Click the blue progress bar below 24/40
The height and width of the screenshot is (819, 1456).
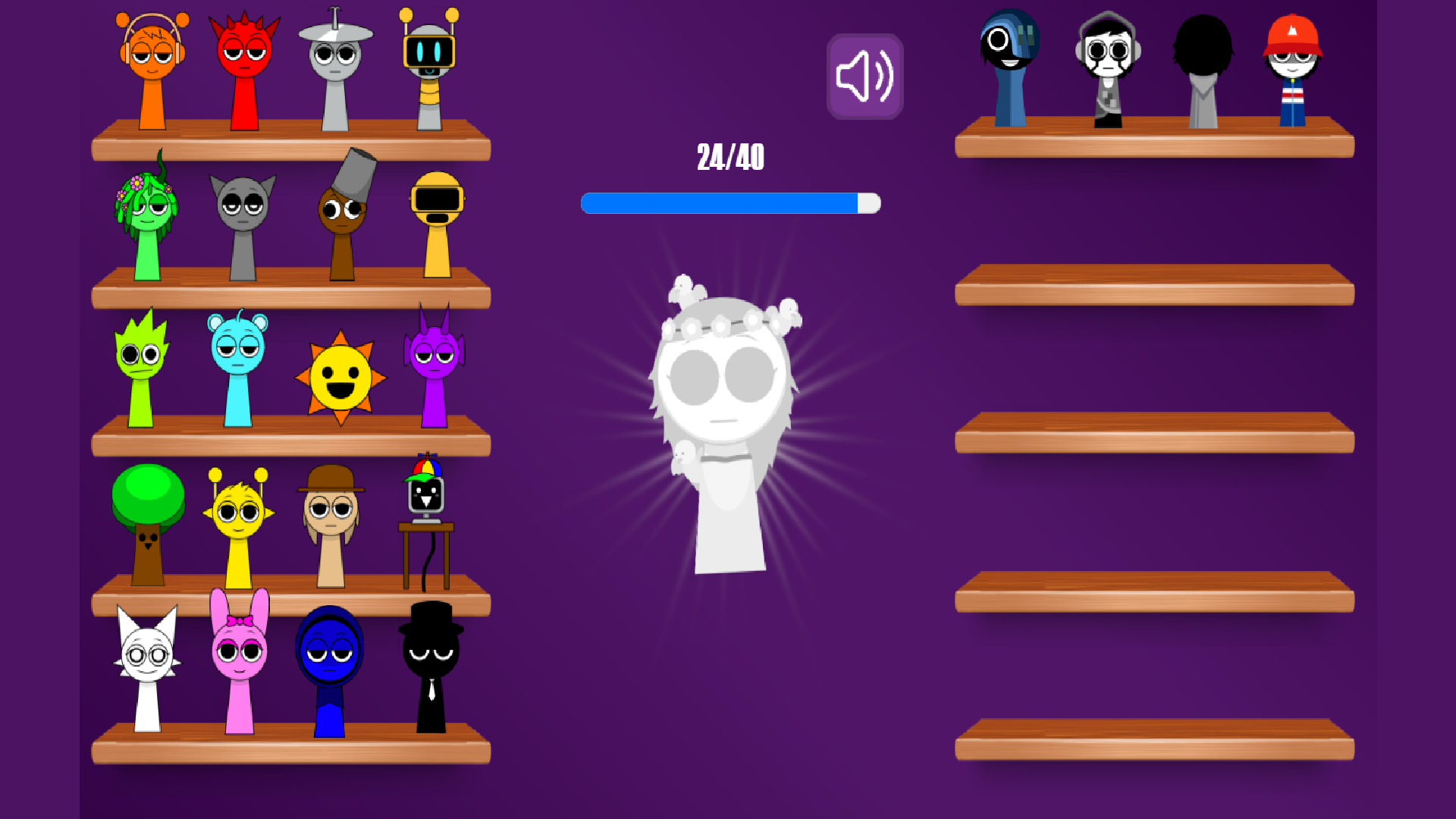[728, 202]
